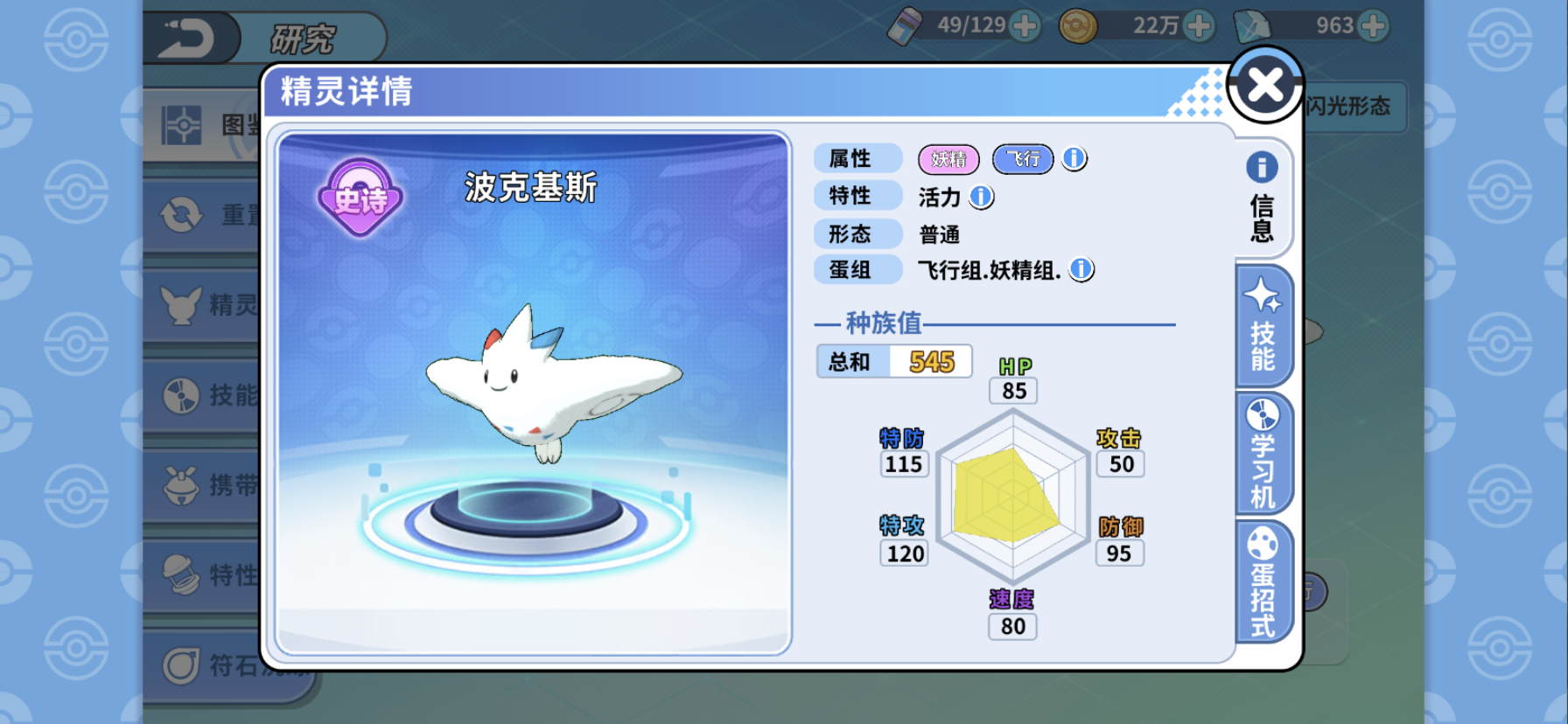Add more stamina capsules
Screen dimensions: 1568x724
tap(1025, 26)
